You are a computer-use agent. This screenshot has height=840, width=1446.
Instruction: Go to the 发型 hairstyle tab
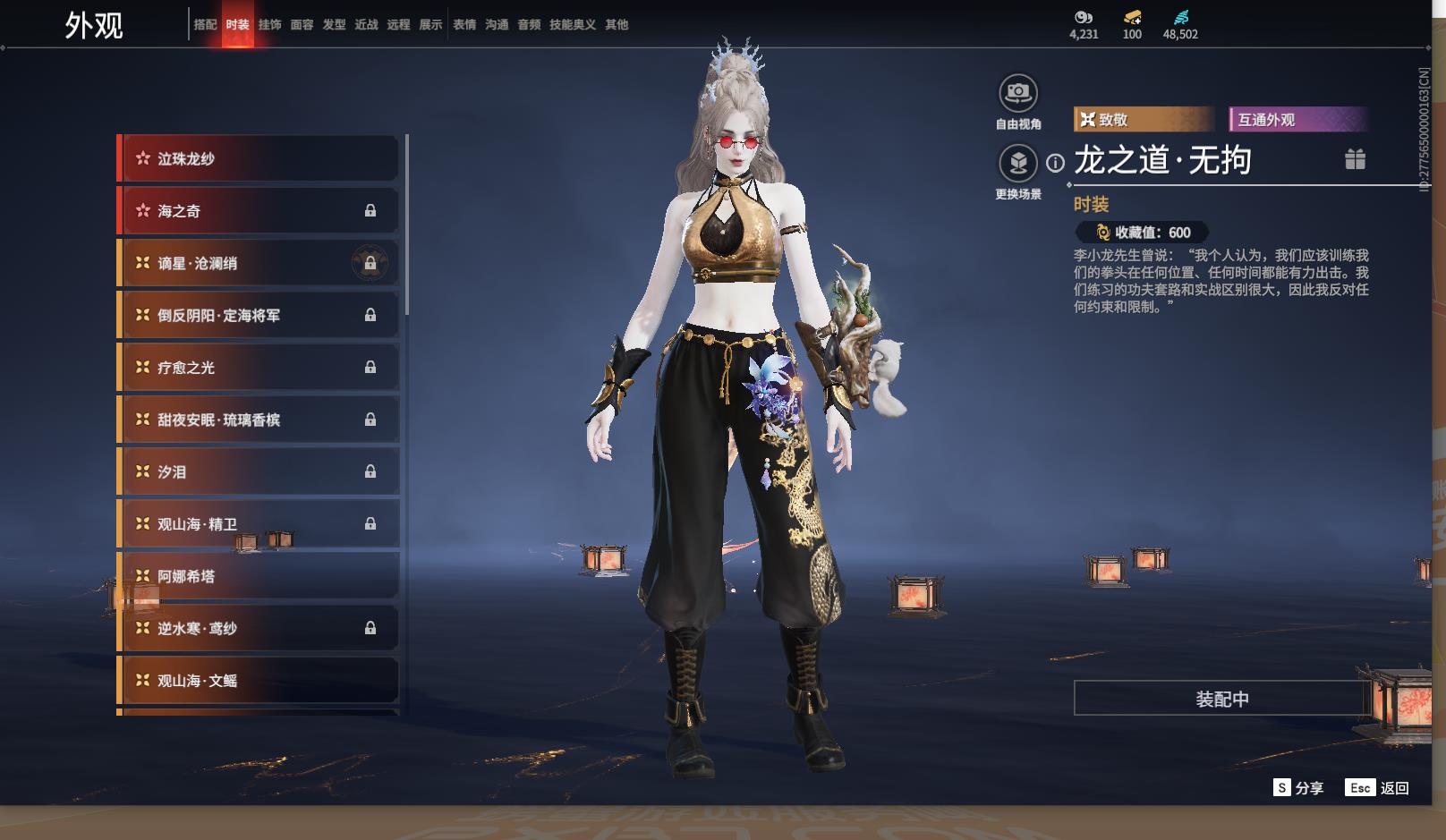(x=334, y=24)
